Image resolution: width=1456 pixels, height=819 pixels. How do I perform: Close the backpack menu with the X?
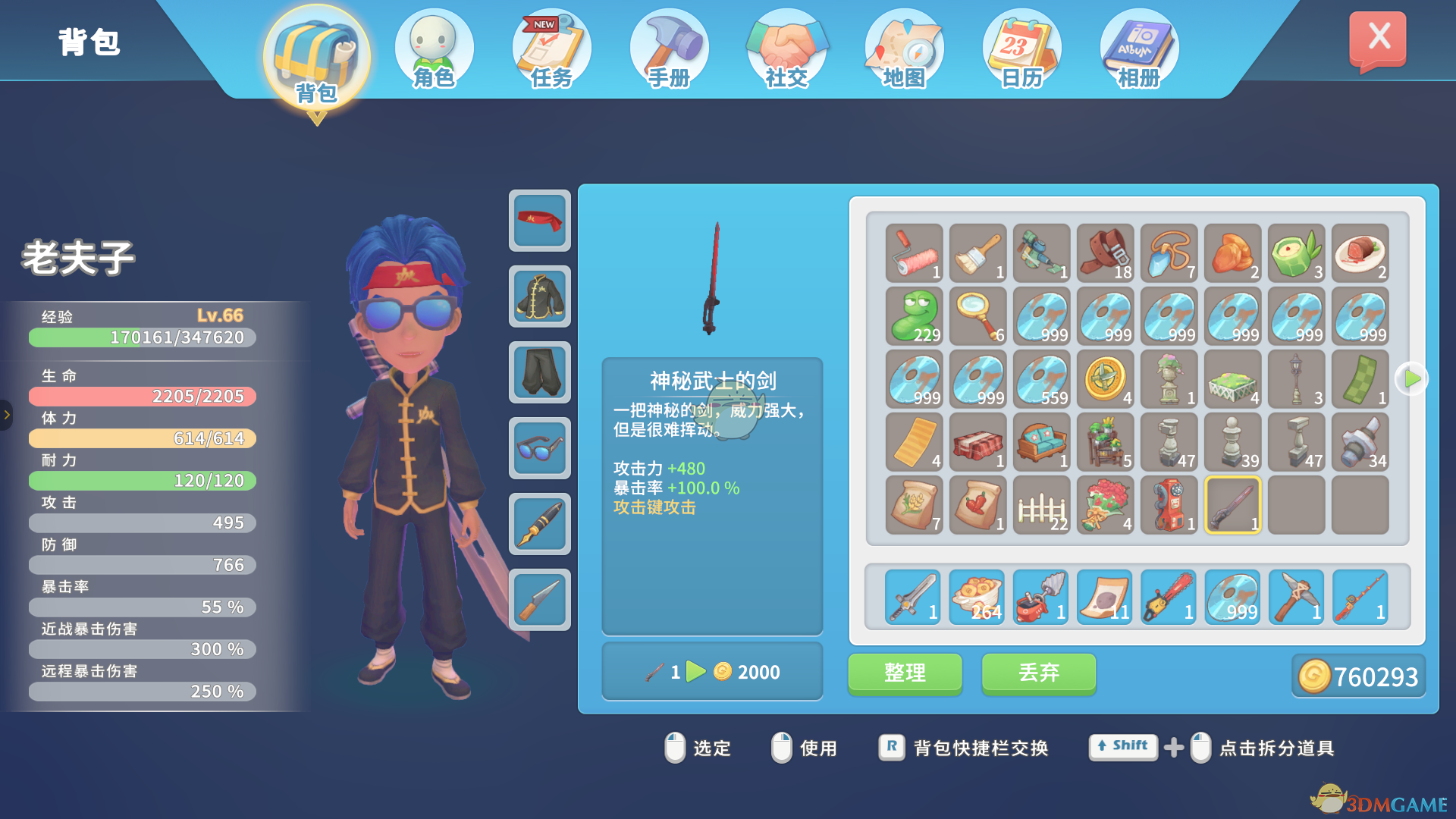(x=1377, y=39)
